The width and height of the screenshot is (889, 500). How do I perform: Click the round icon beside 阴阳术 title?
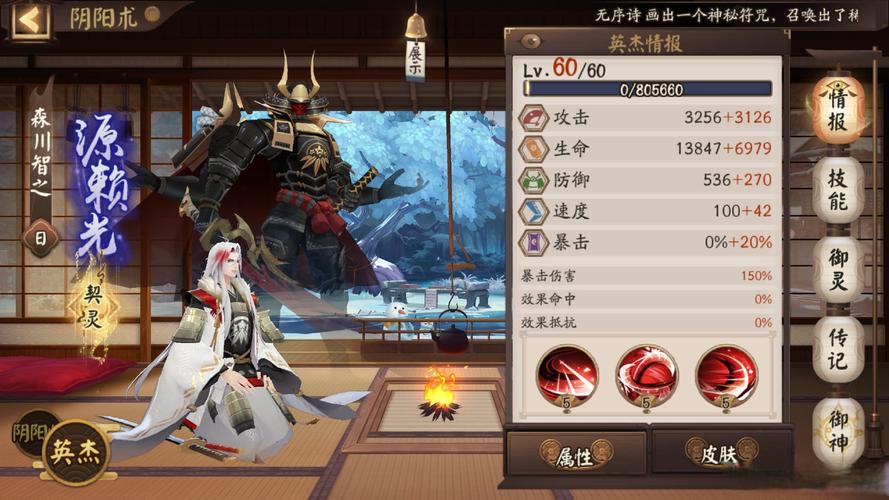tap(152, 15)
